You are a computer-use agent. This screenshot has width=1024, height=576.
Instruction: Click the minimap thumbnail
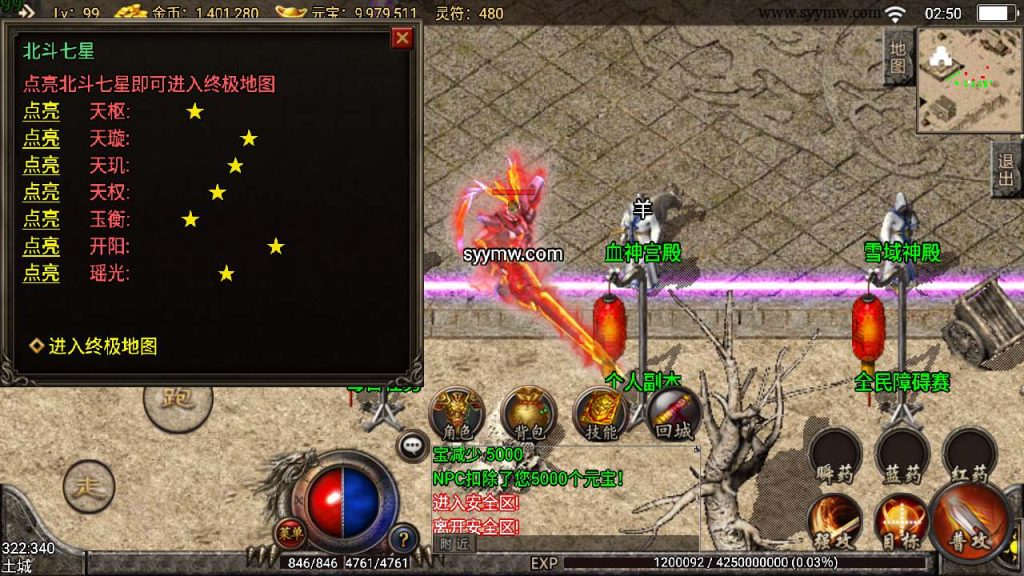(964, 78)
